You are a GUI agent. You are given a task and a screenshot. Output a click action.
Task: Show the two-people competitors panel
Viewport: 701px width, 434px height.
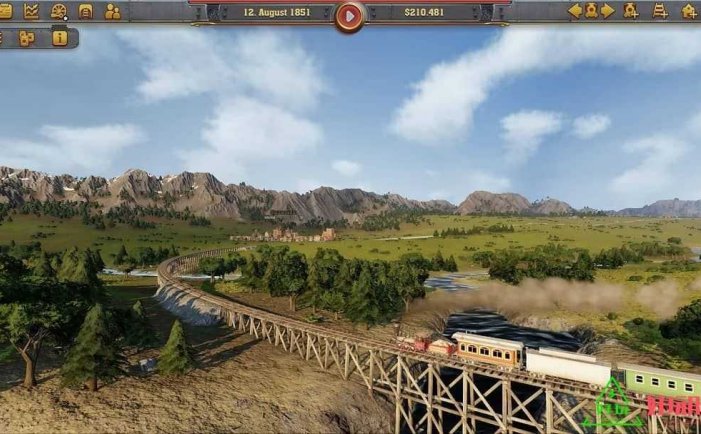(x=112, y=11)
